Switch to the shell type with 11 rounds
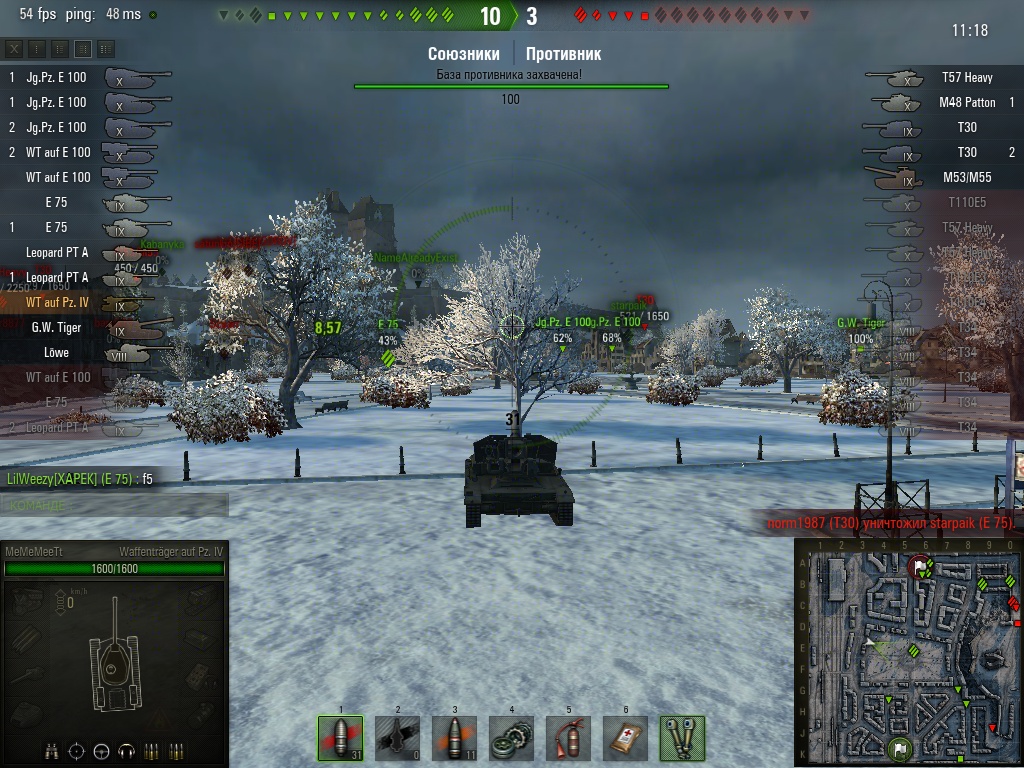Screen dimensions: 1024x768 [454, 739]
